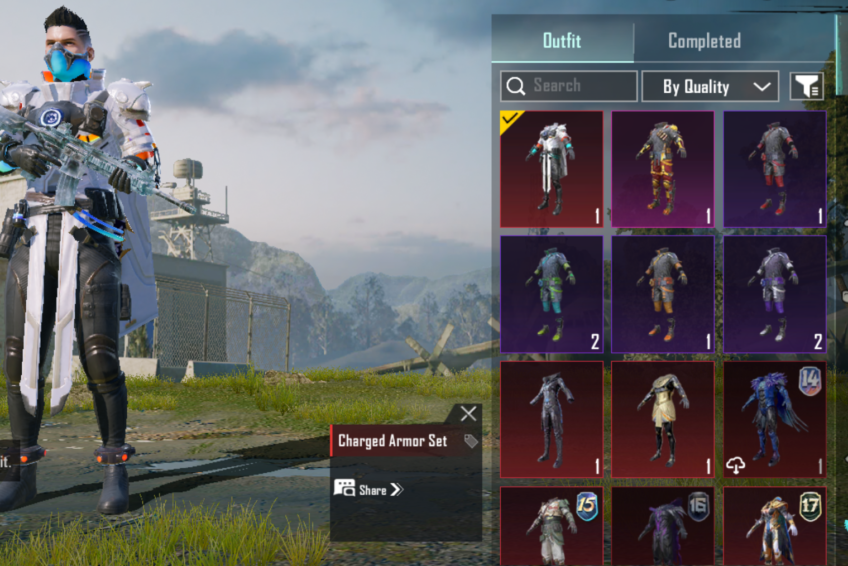Select the purple-trimmed armor outfit

click(775, 294)
